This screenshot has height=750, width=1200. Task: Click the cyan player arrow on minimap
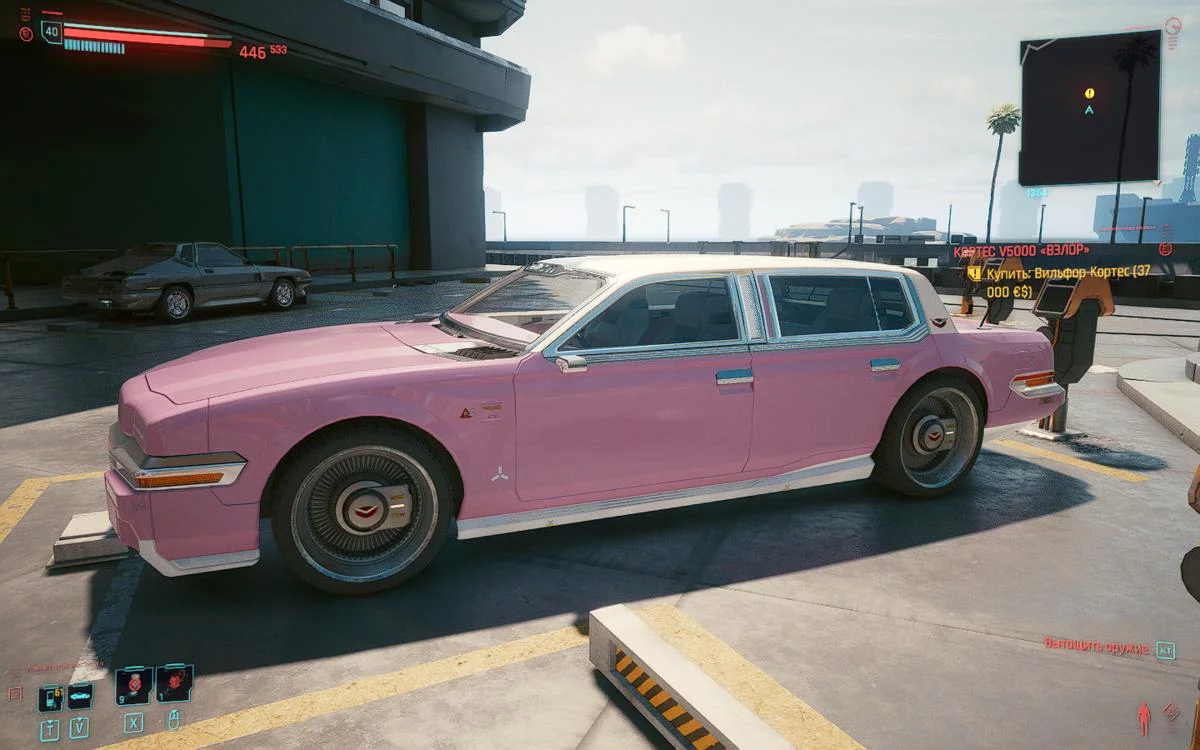coord(1089,108)
